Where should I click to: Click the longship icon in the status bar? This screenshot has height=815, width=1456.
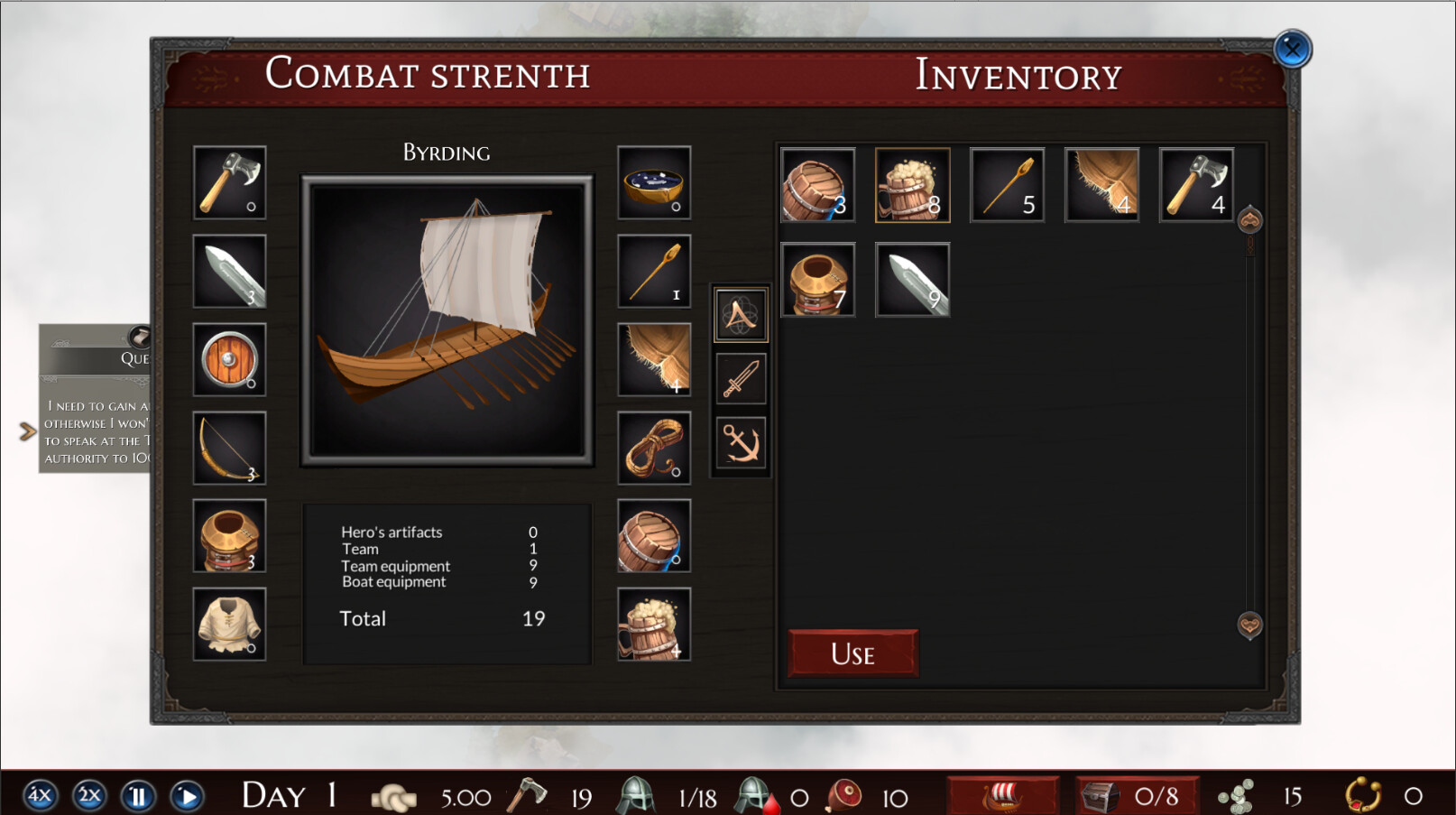coord(1004,795)
